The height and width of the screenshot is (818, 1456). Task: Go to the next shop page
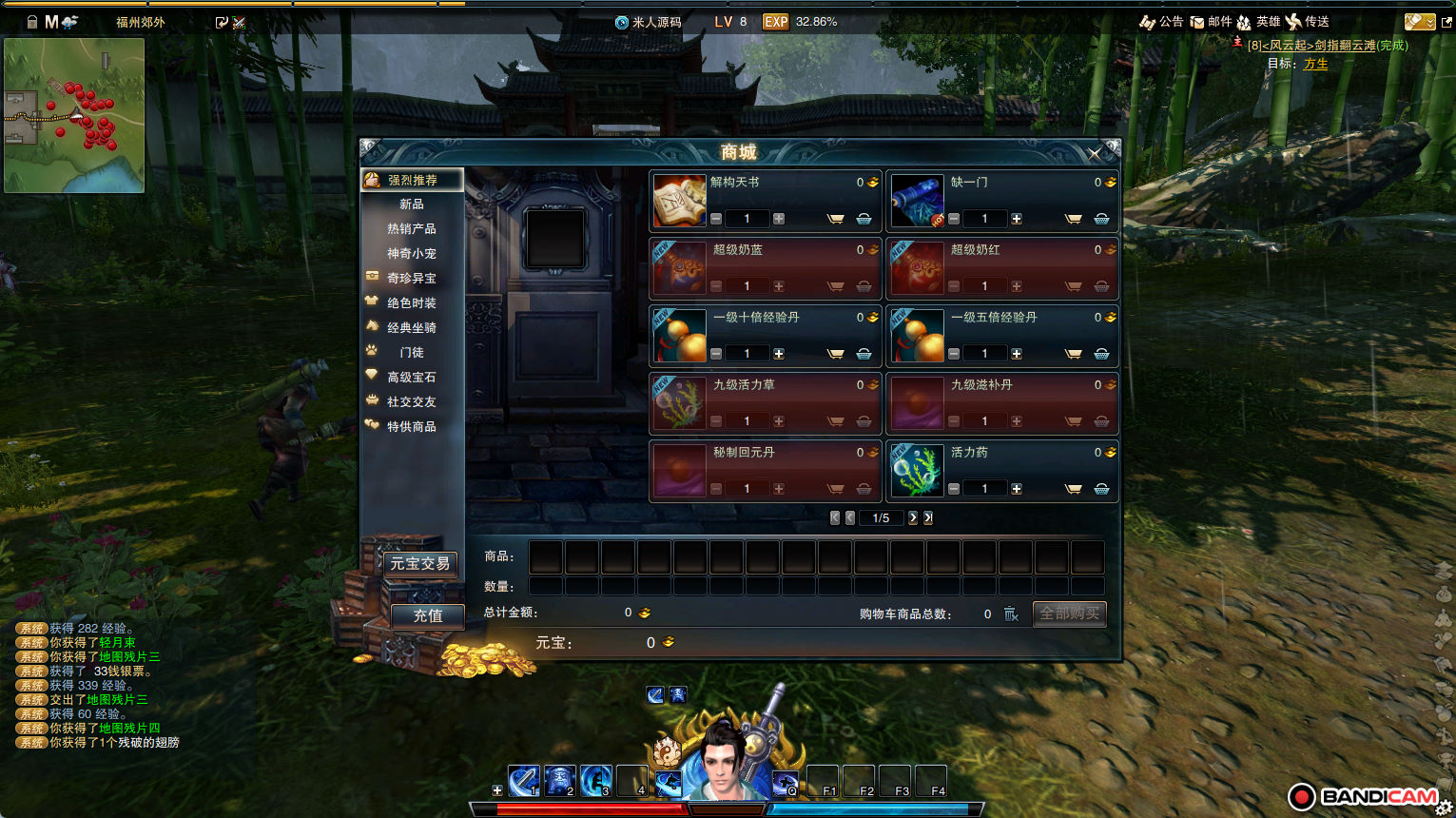[913, 518]
